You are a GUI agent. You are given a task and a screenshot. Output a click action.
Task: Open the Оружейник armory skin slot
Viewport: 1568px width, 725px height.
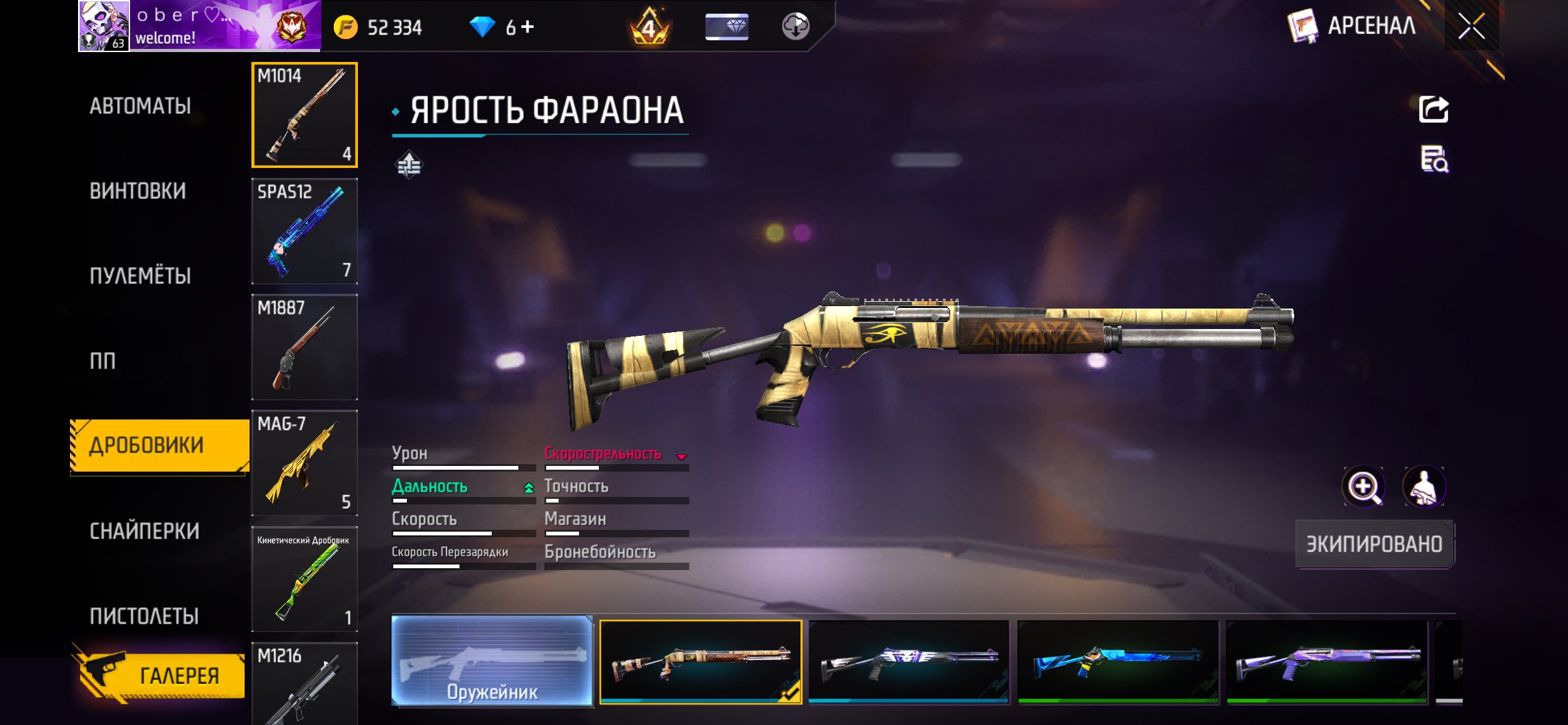point(492,661)
